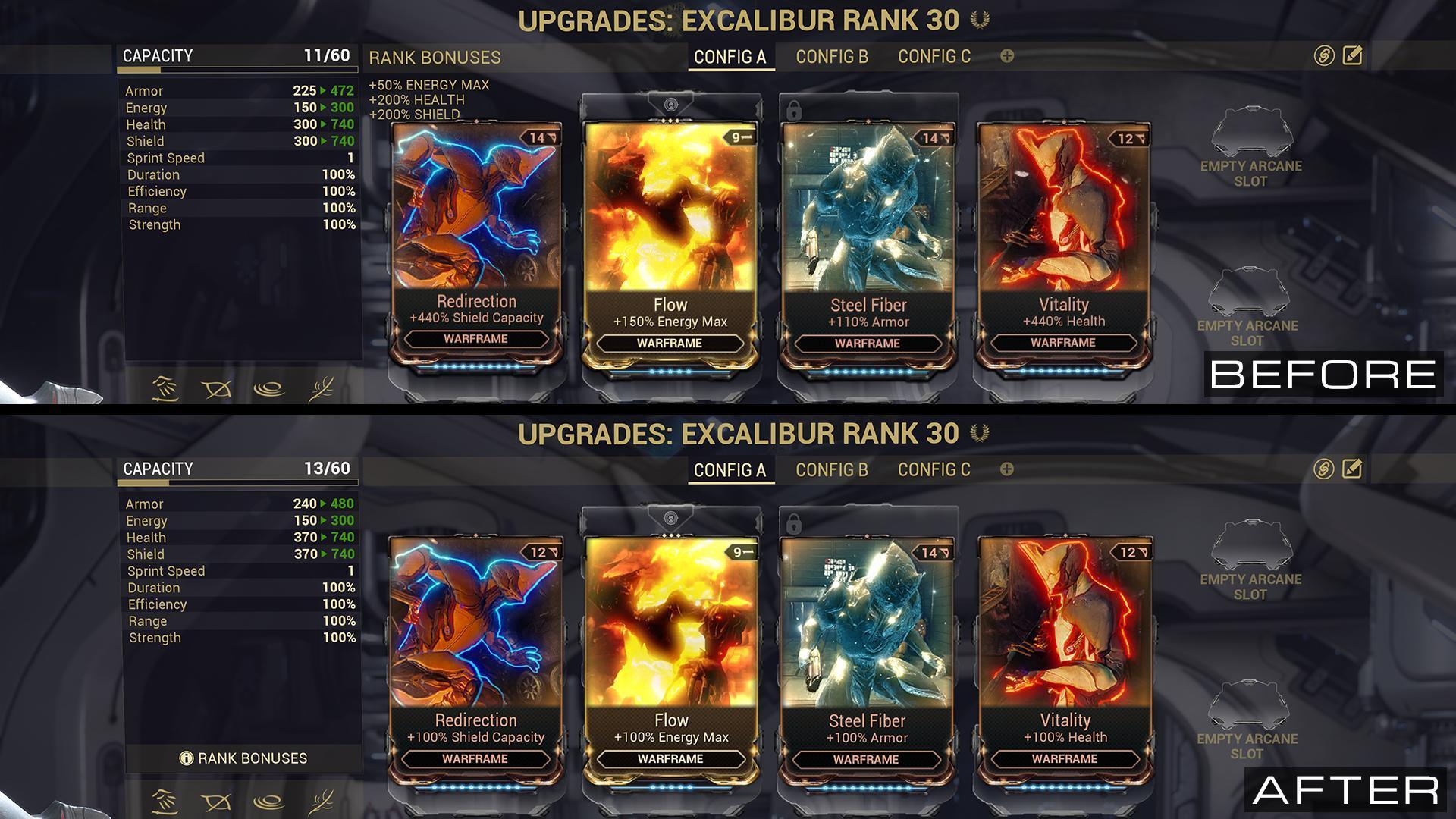Switch to the CONFIG C tab
This screenshot has width=1456, height=819.
click(x=934, y=55)
